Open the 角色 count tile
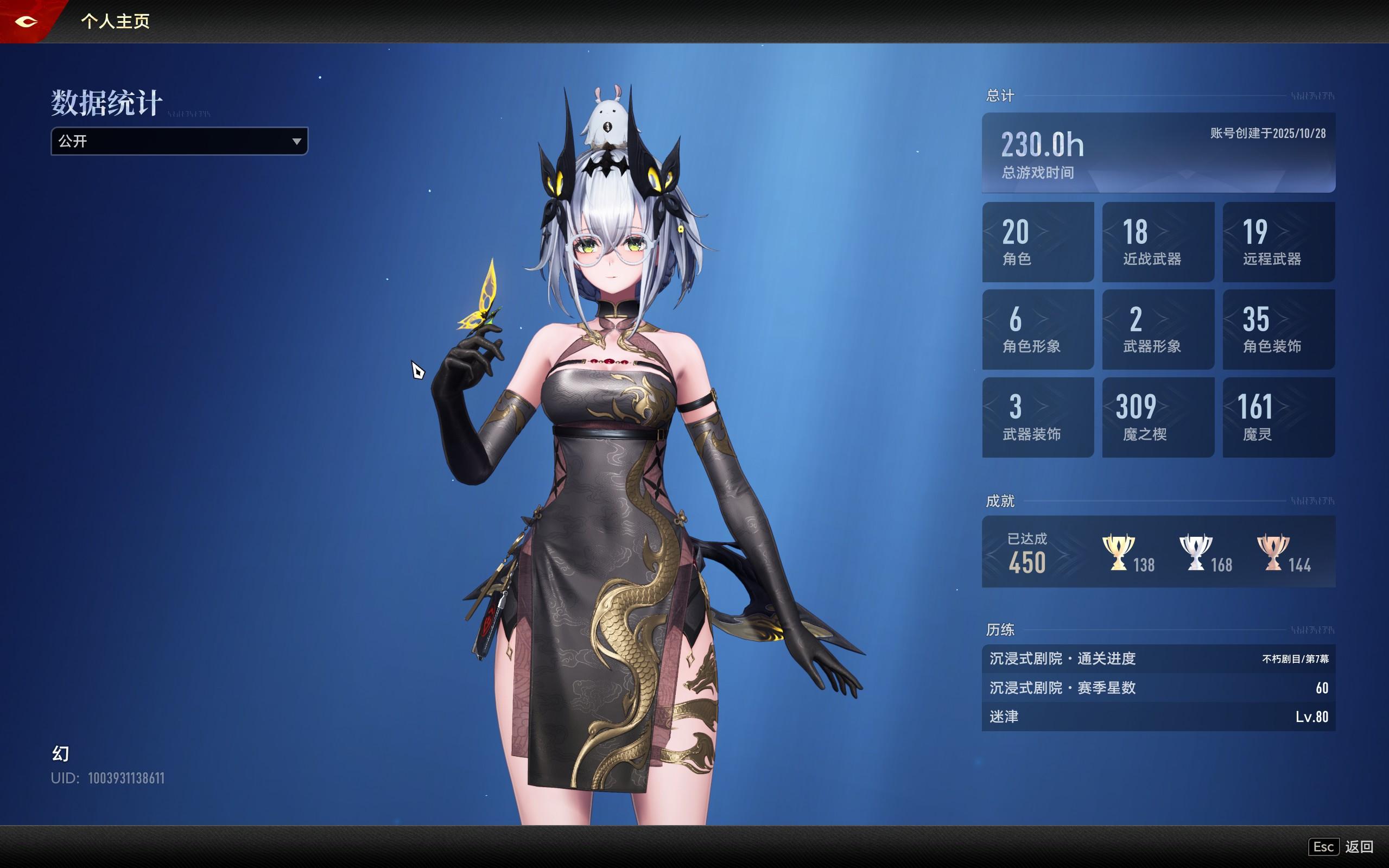 coord(1038,242)
